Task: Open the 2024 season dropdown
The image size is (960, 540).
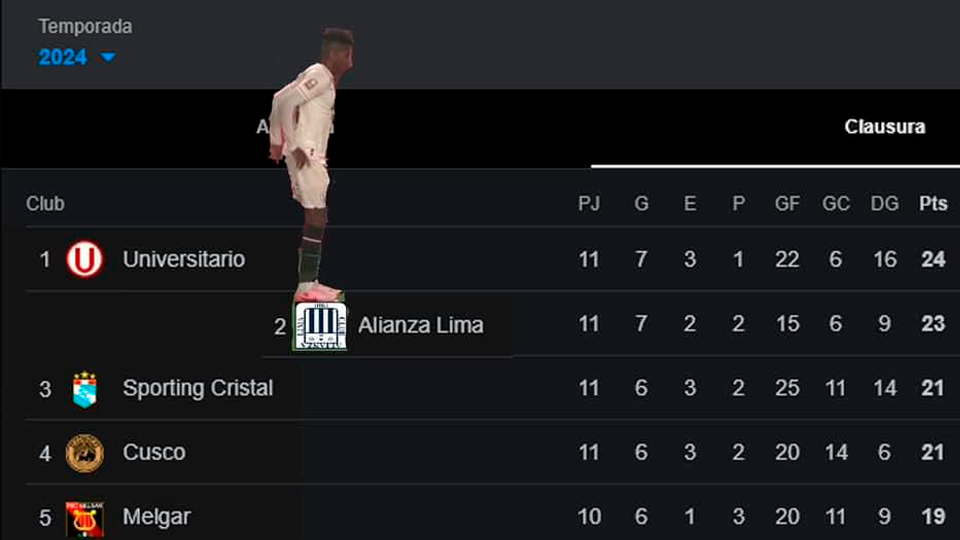Action: pos(77,57)
